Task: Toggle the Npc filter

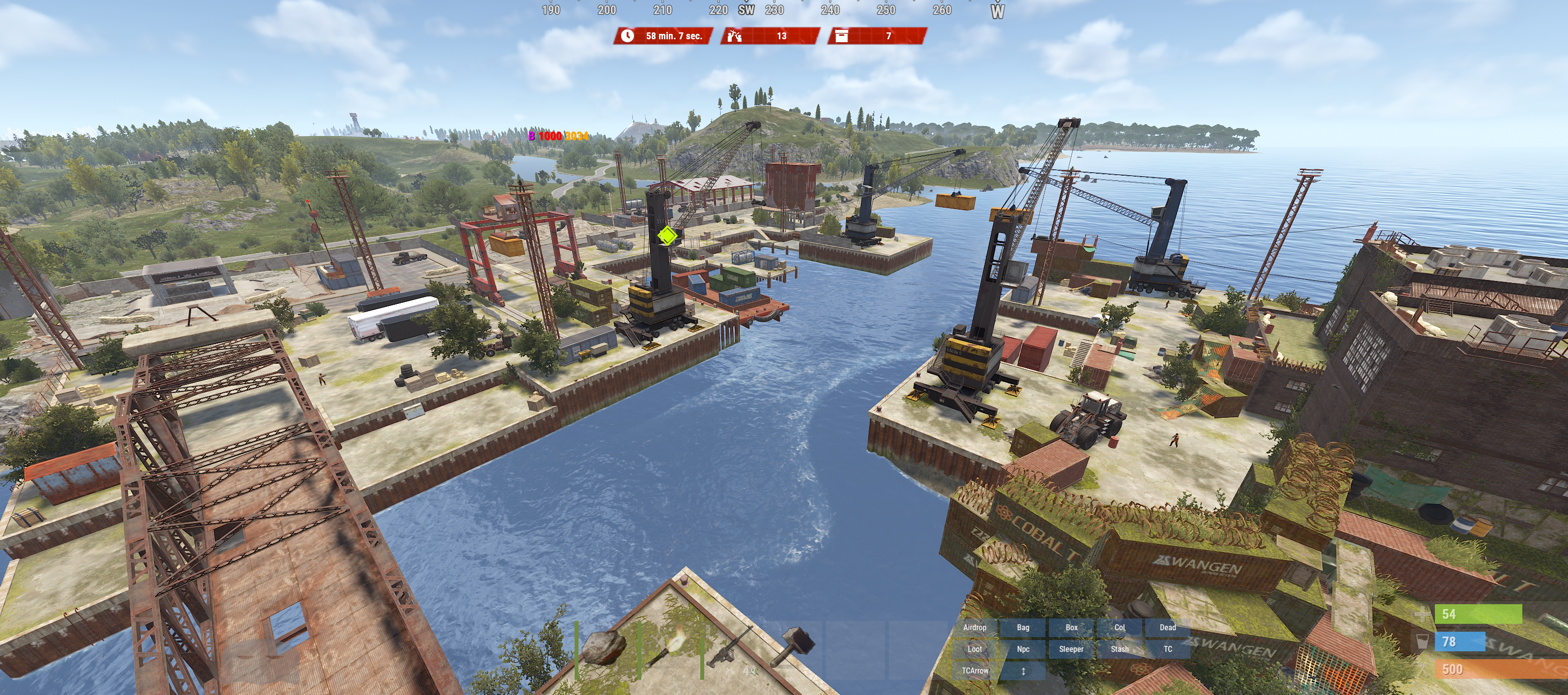Action: [1023, 649]
